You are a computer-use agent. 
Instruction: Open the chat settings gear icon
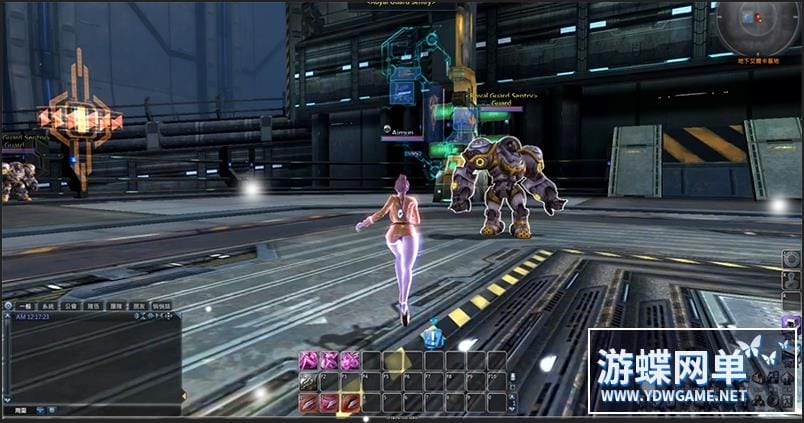[8, 306]
